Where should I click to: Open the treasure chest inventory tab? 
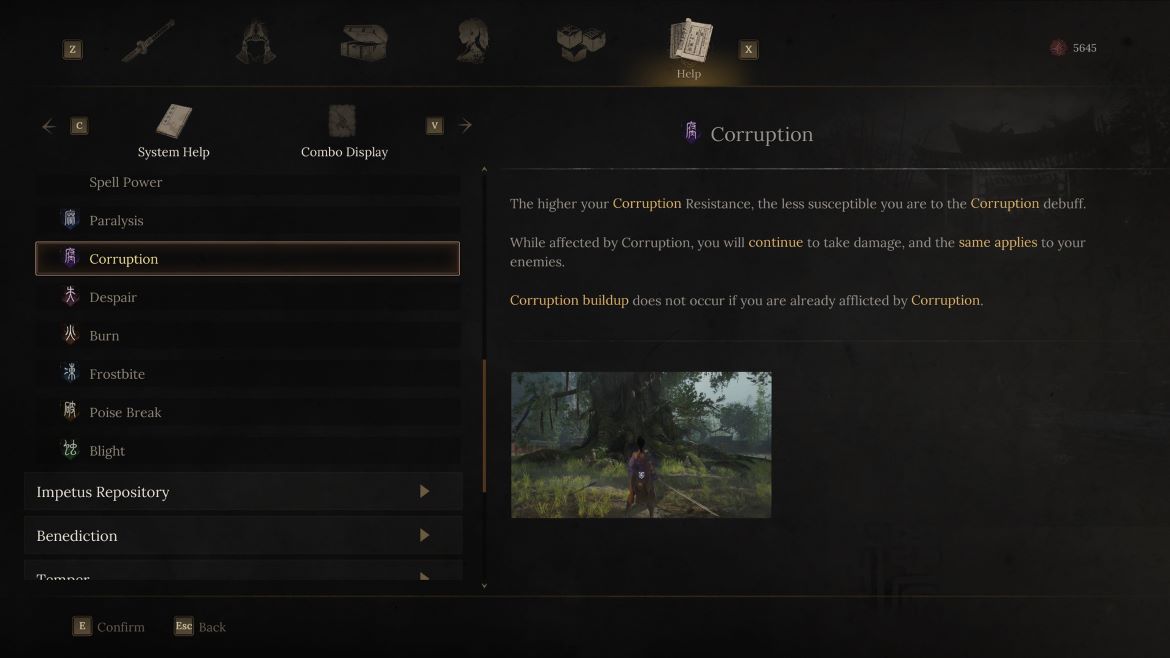[x=363, y=43]
